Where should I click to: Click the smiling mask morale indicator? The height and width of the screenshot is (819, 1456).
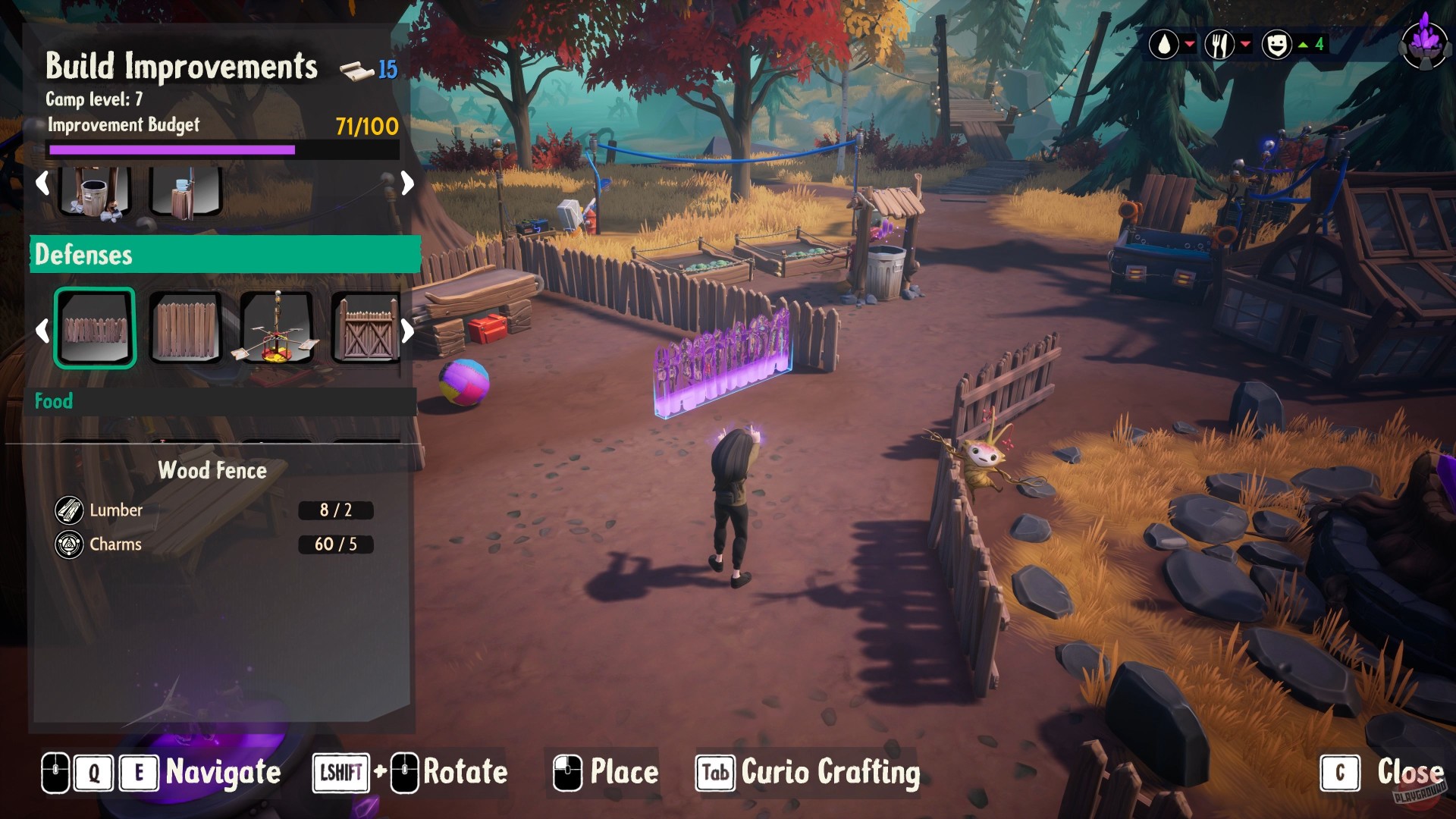click(x=1278, y=43)
